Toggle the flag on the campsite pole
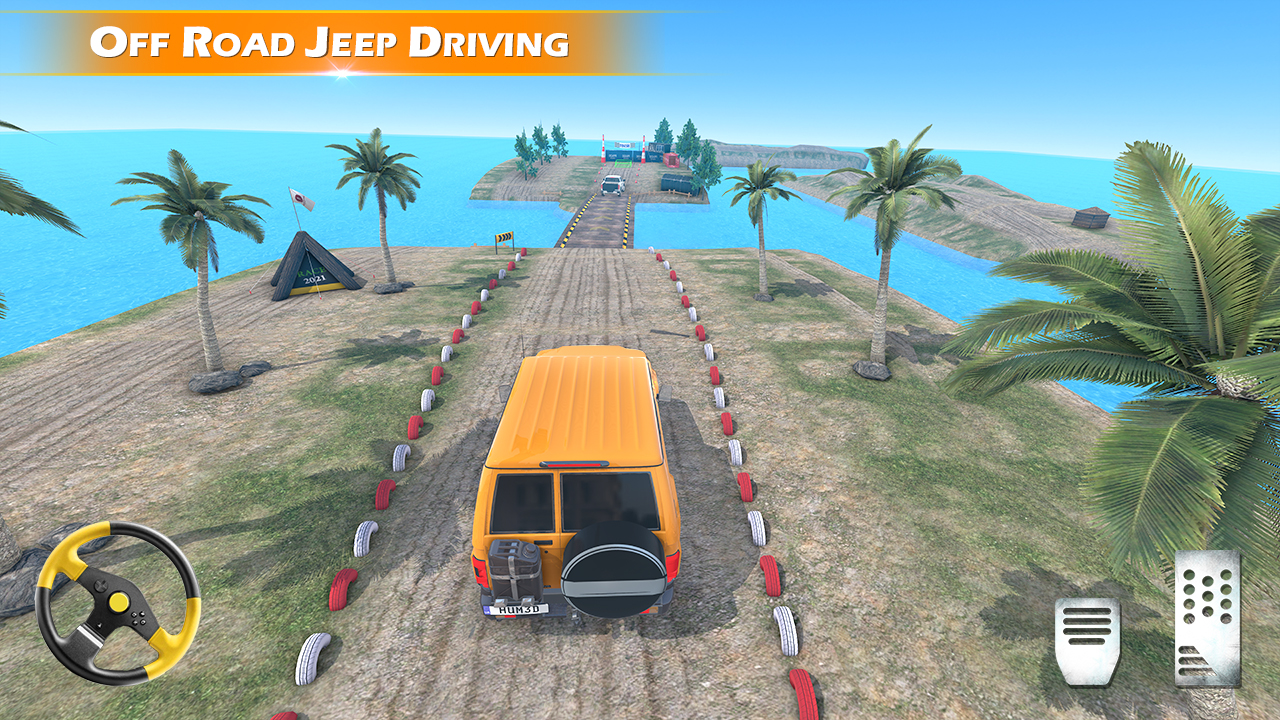The width and height of the screenshot is (1280, 720). pos(300,198)
